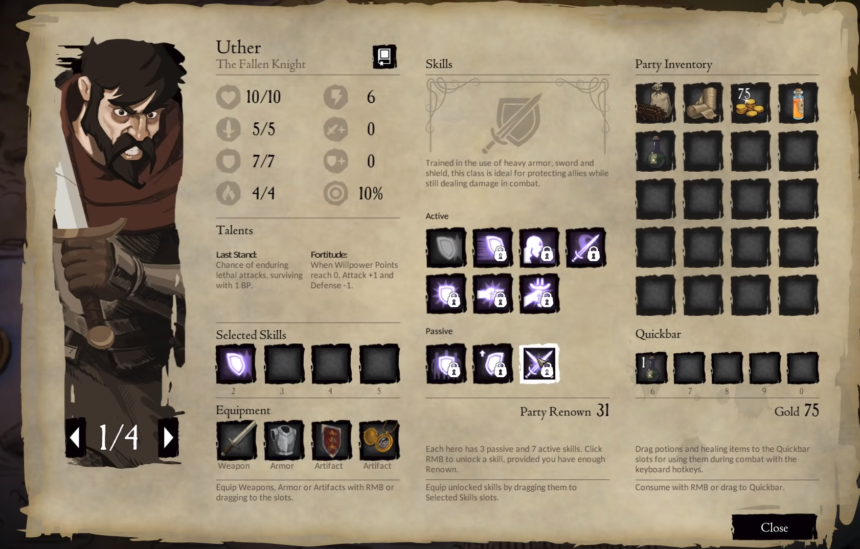Select the equipped sword in Weapon slot
The height and width of the screenshot is (549, 860).
point(235,440)
